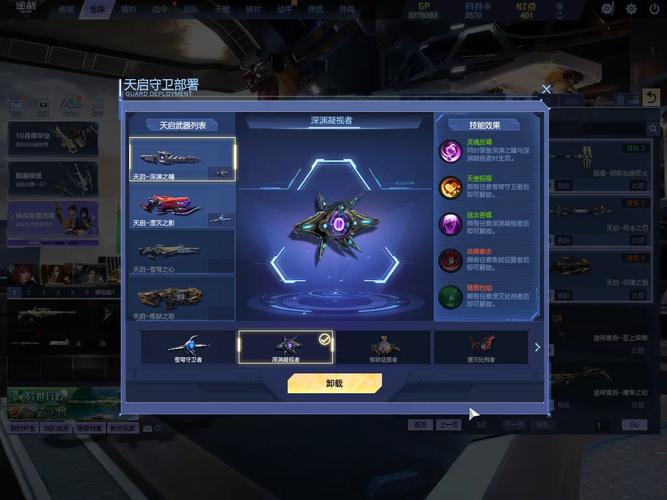Image resolution: width=667 pixels, height=500 pixels.
Task: View the 灵魂反噬 purple skill icon
Action: (450, 151)
